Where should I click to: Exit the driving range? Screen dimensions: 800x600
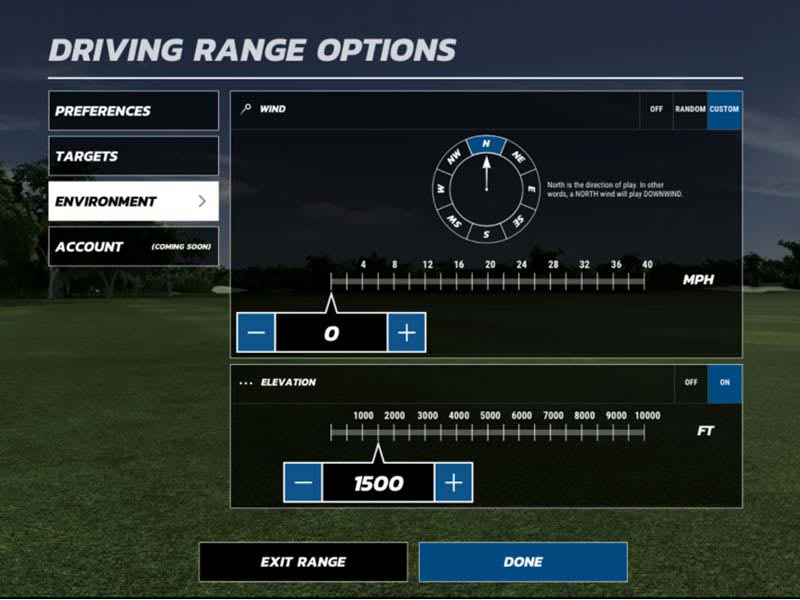click(303, 562)
